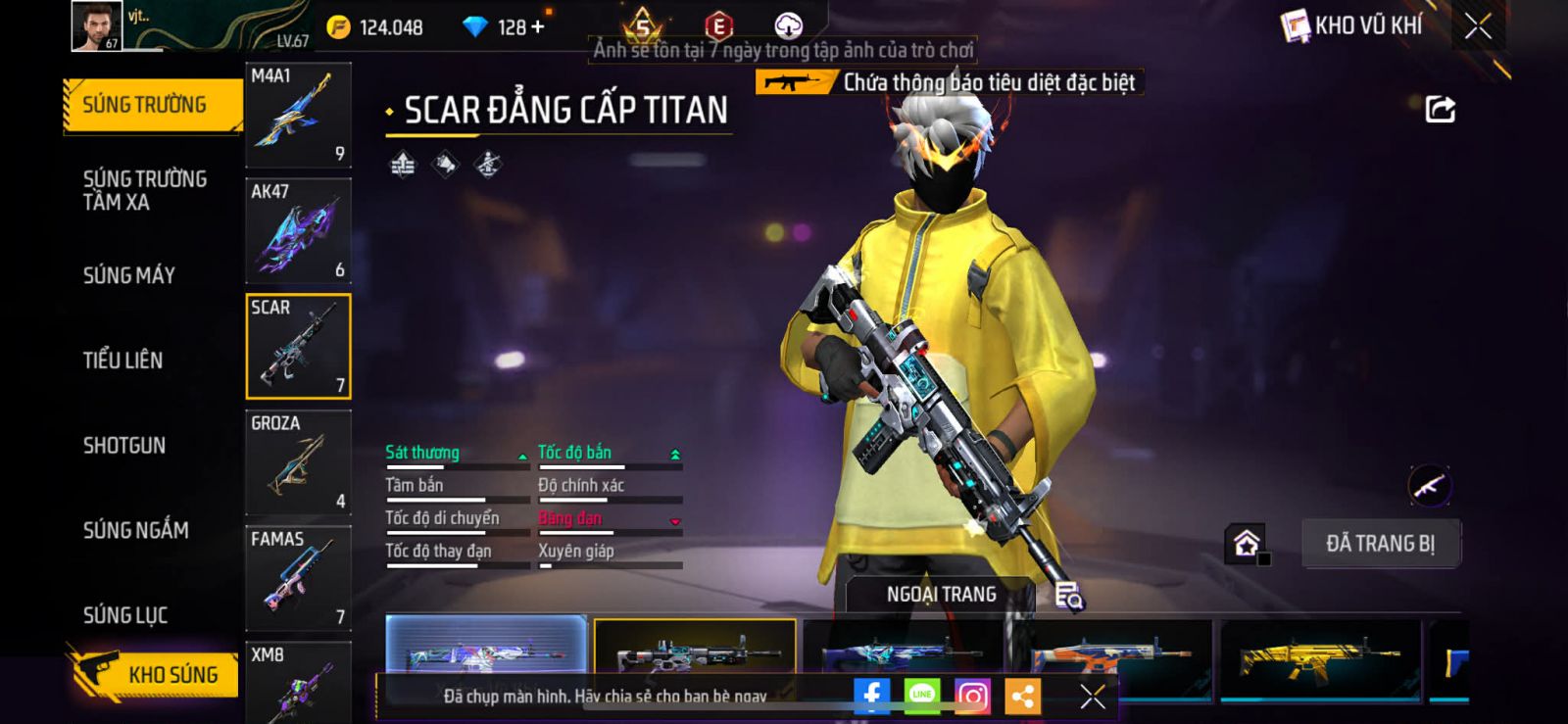Show the SHOTGUN weapon list

pyautogui.click(x=123, y=446)
